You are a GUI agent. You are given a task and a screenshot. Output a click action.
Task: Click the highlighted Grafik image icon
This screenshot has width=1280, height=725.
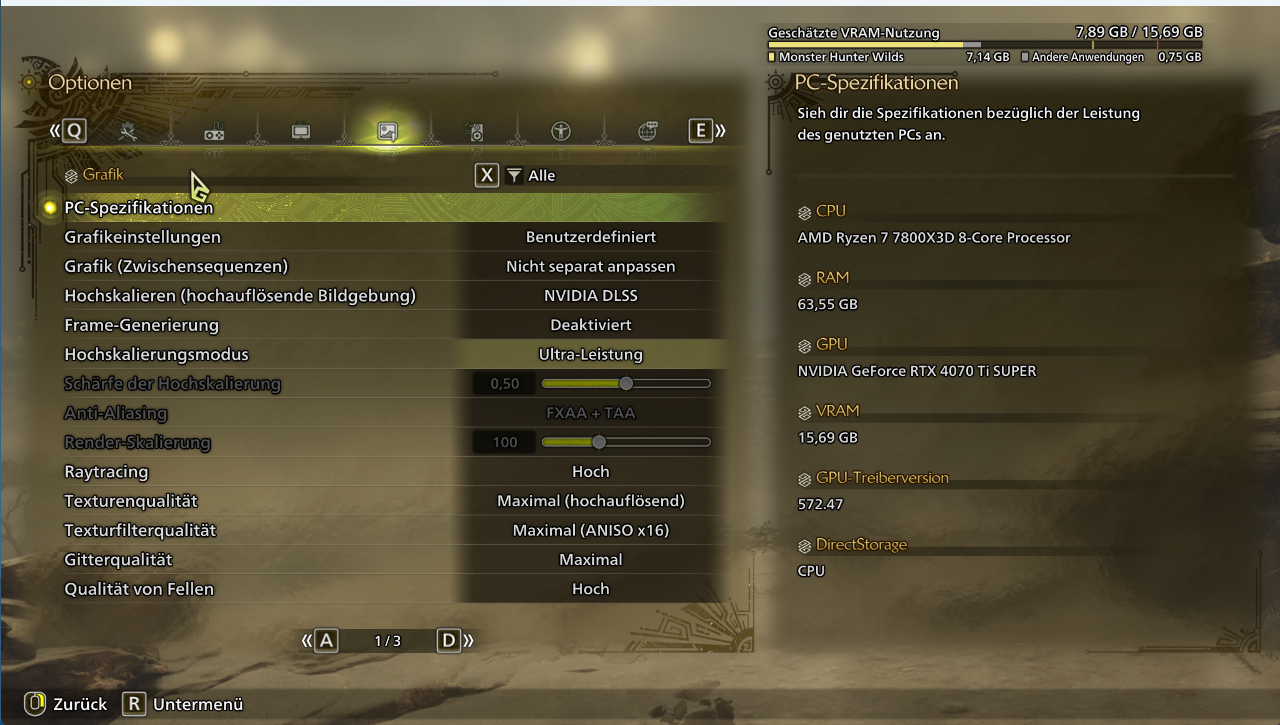(387, 131)
